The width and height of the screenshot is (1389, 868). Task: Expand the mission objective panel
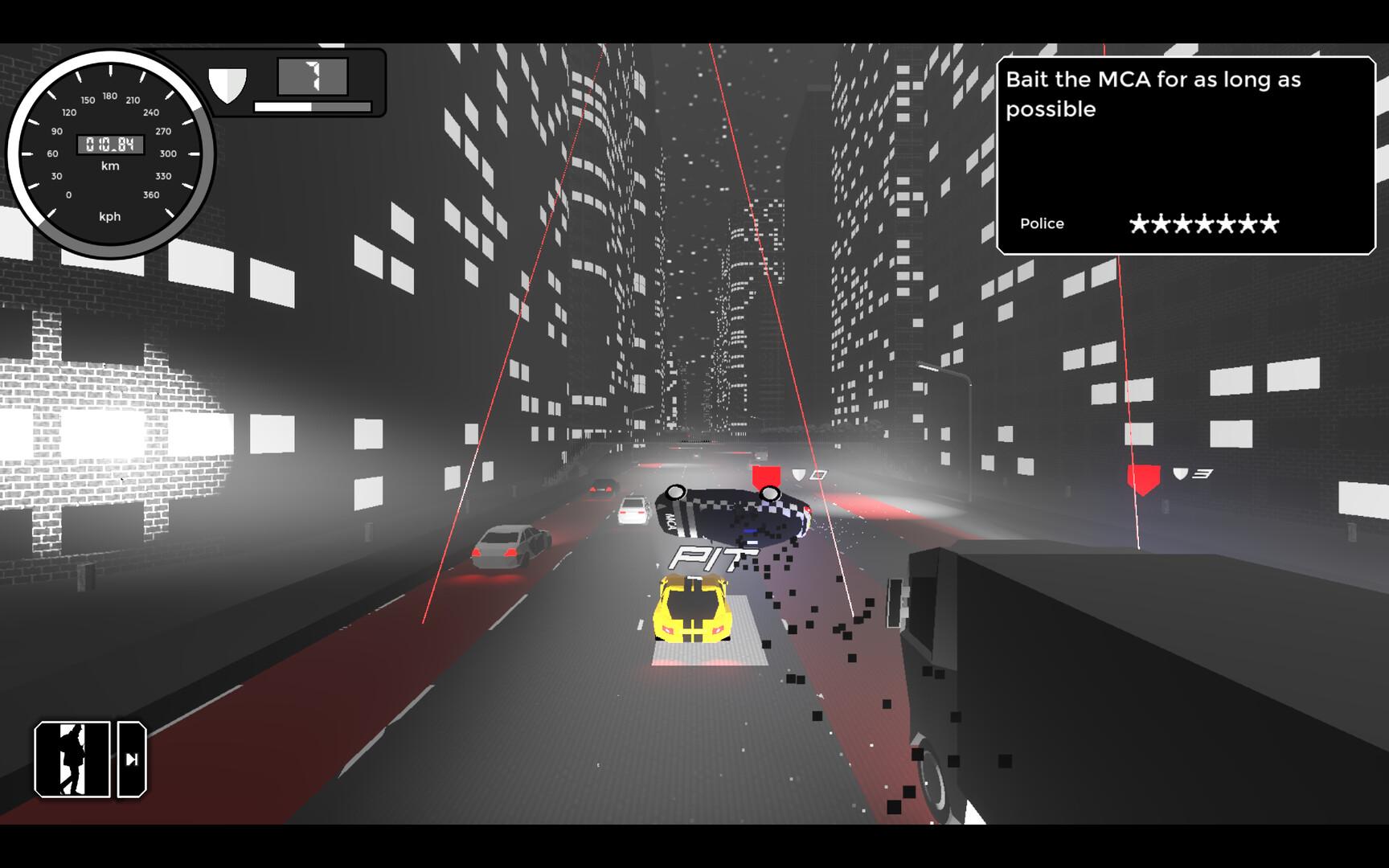click(x=1182, y=153)
